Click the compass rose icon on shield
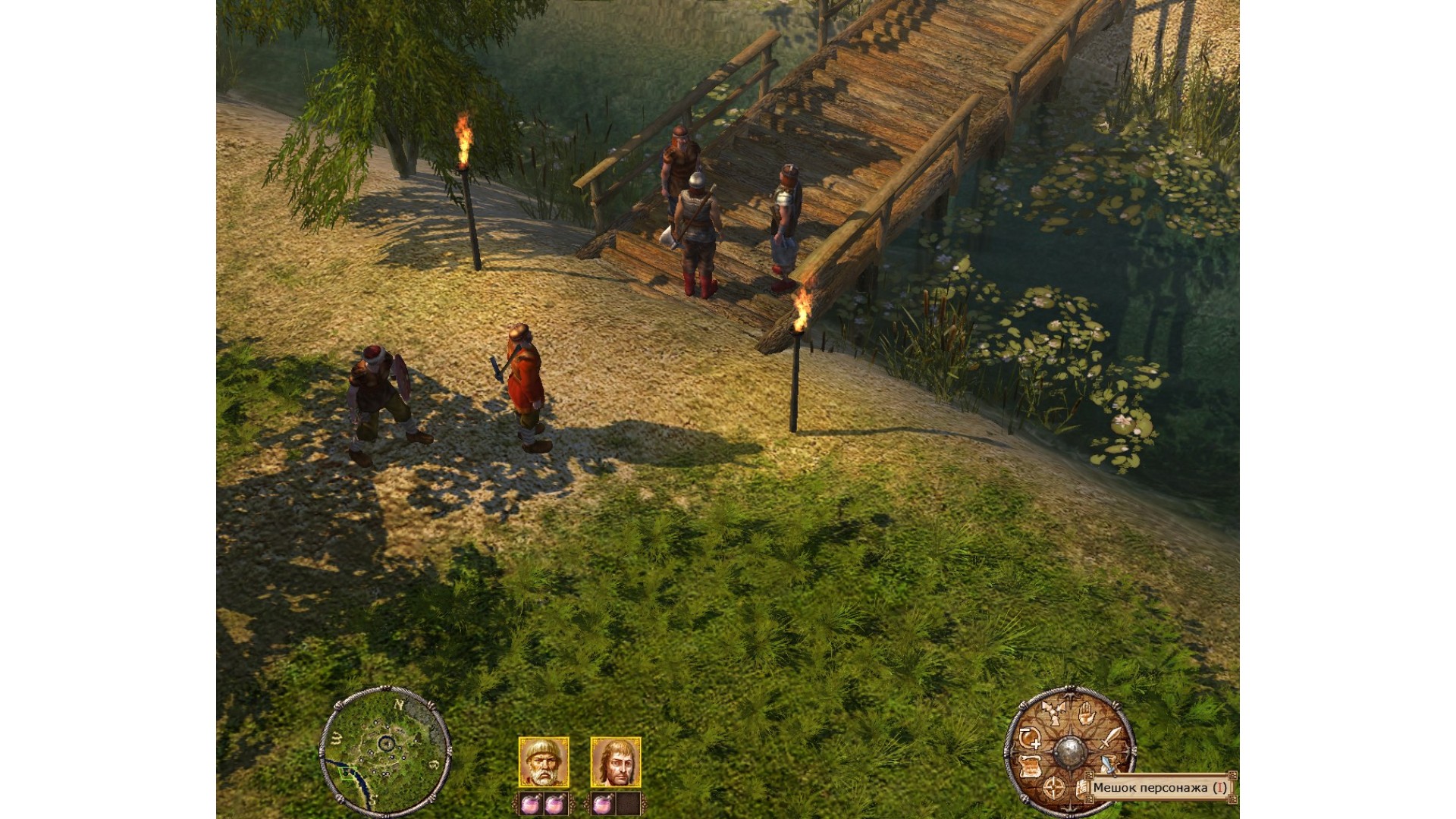 click(1053, 789)
